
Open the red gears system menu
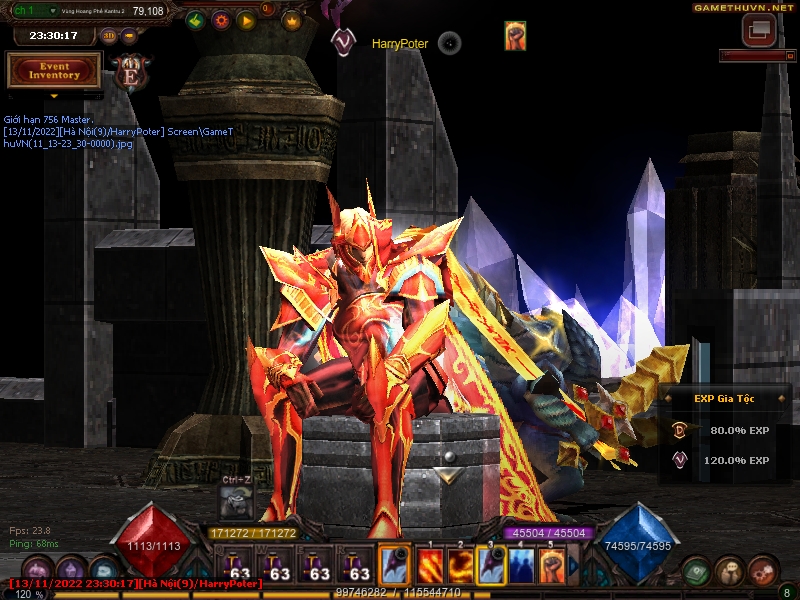tap(762, 571)
